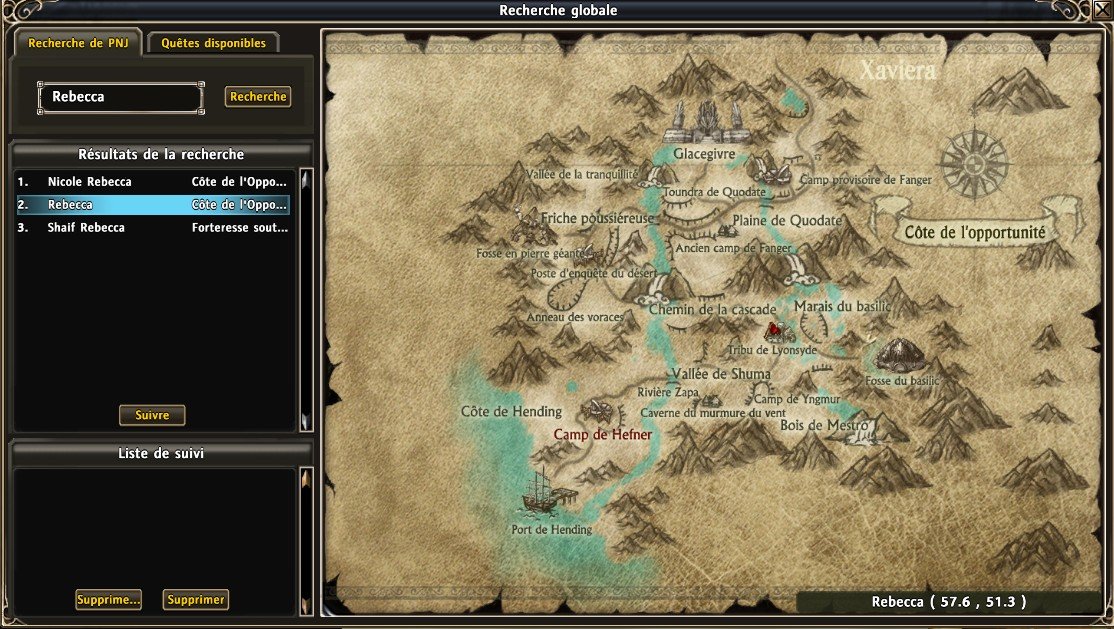Open the Quêtes disponibles tab

(x=214, y=44)
